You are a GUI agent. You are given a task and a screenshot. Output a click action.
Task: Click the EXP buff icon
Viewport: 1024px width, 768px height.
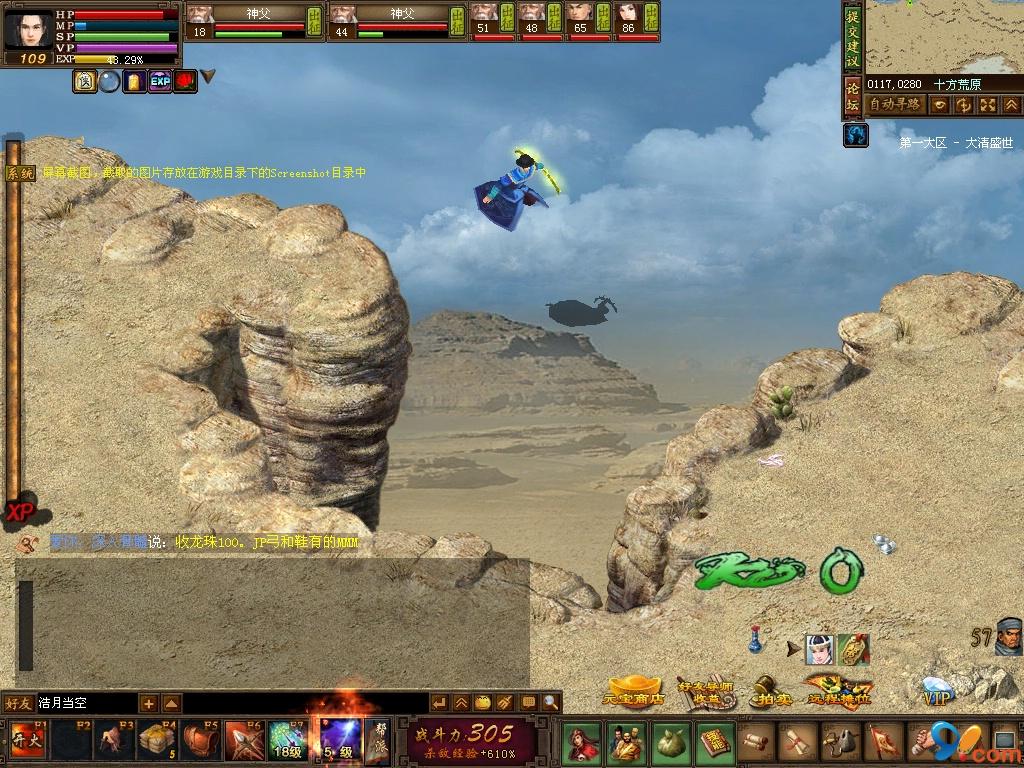tap(160, 82)
